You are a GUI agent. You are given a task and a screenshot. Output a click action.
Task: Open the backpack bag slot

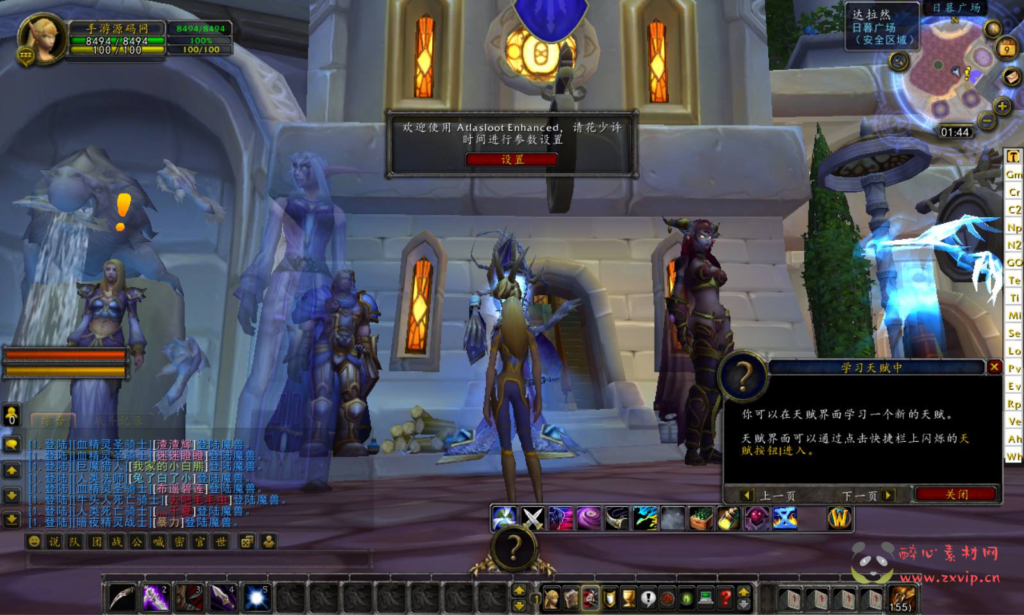902,598
